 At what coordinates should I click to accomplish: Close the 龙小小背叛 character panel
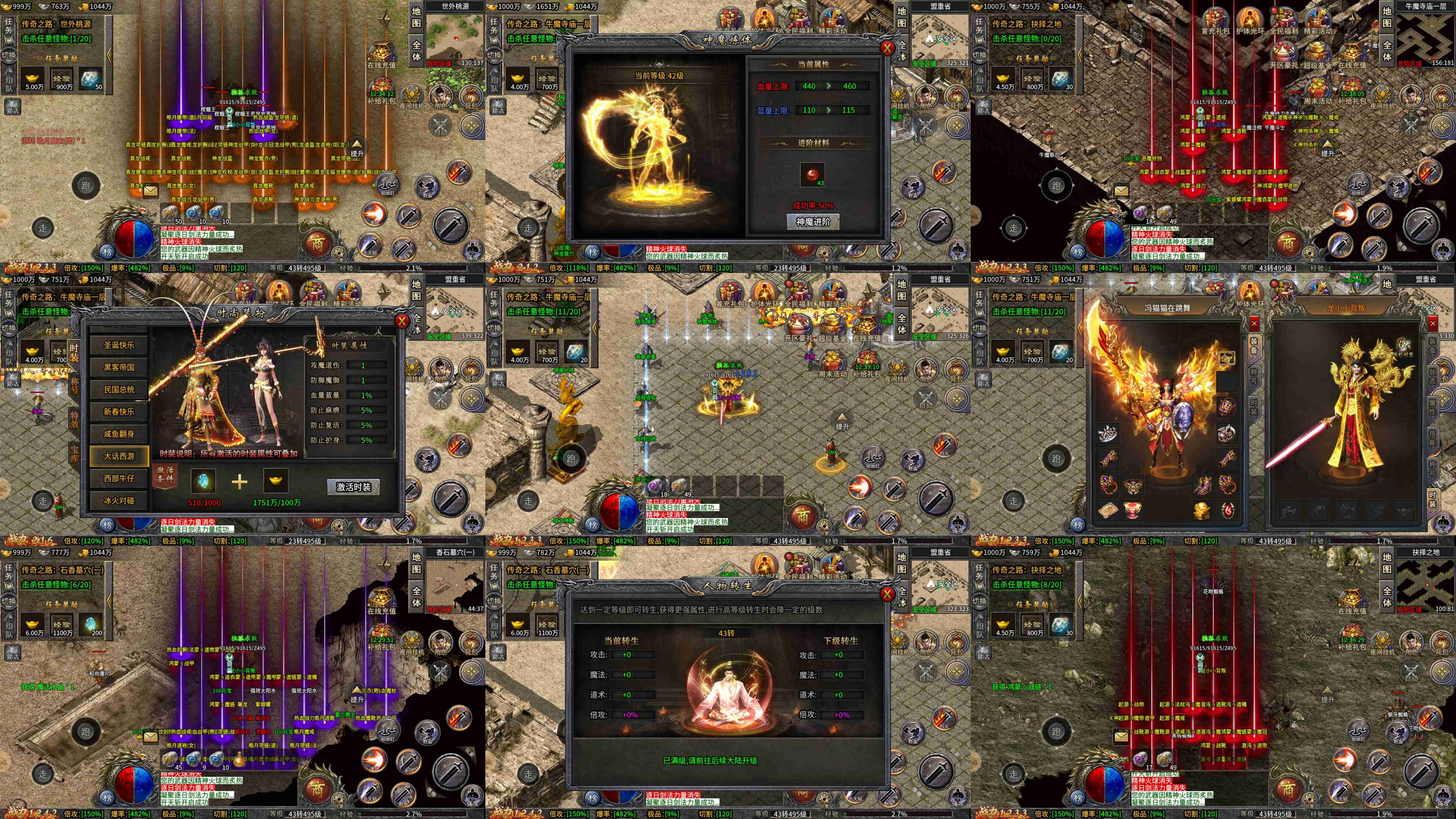[1433, 324]
